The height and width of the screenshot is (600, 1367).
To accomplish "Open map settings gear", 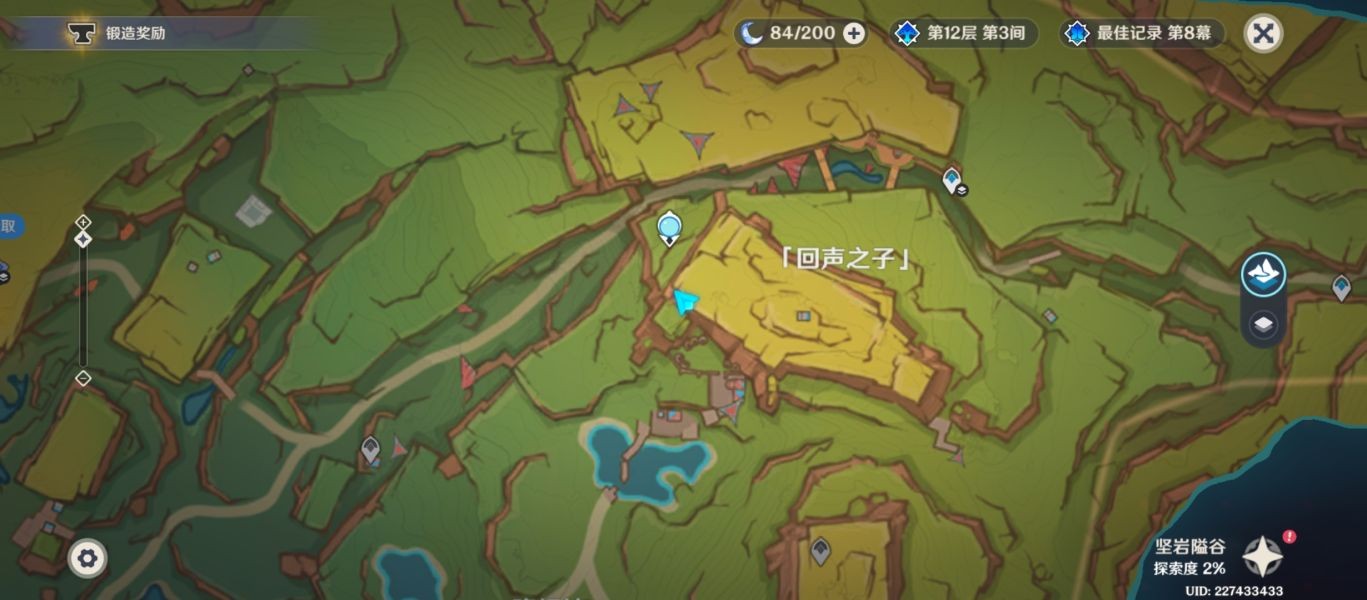I will click(87, 558).
